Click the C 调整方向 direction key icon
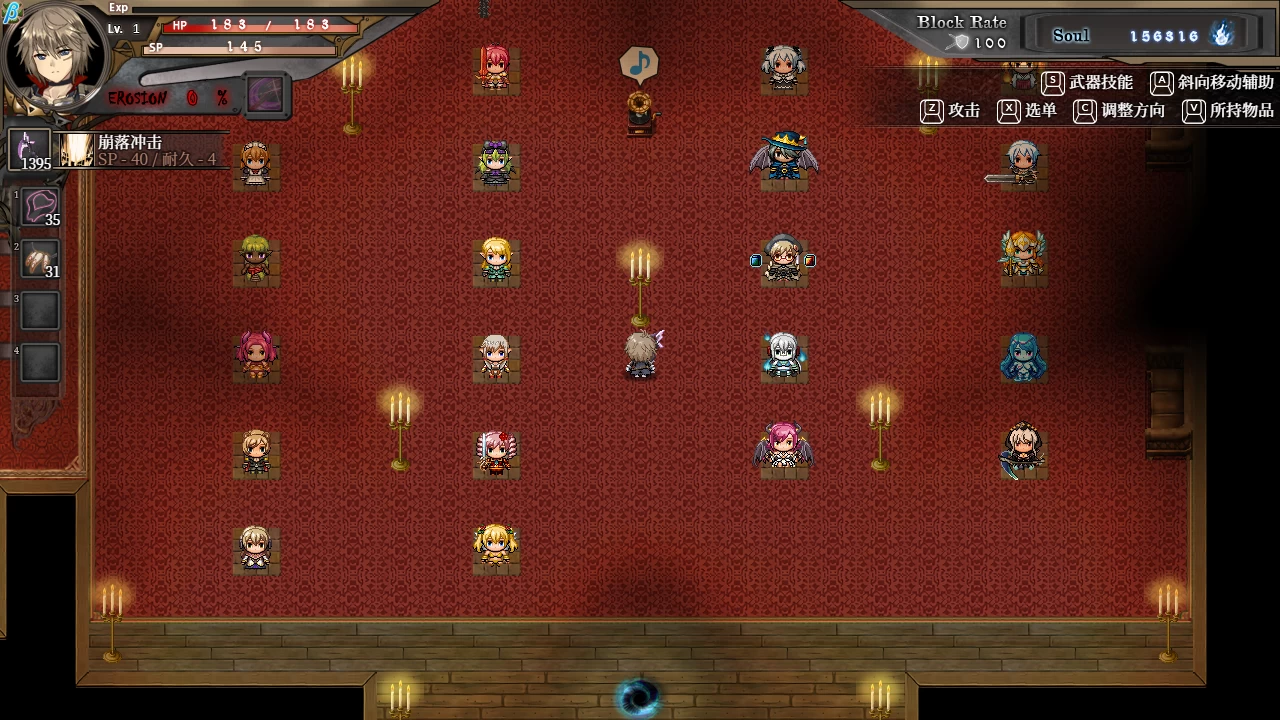The image size is (1280, 720). [1085, 112]
